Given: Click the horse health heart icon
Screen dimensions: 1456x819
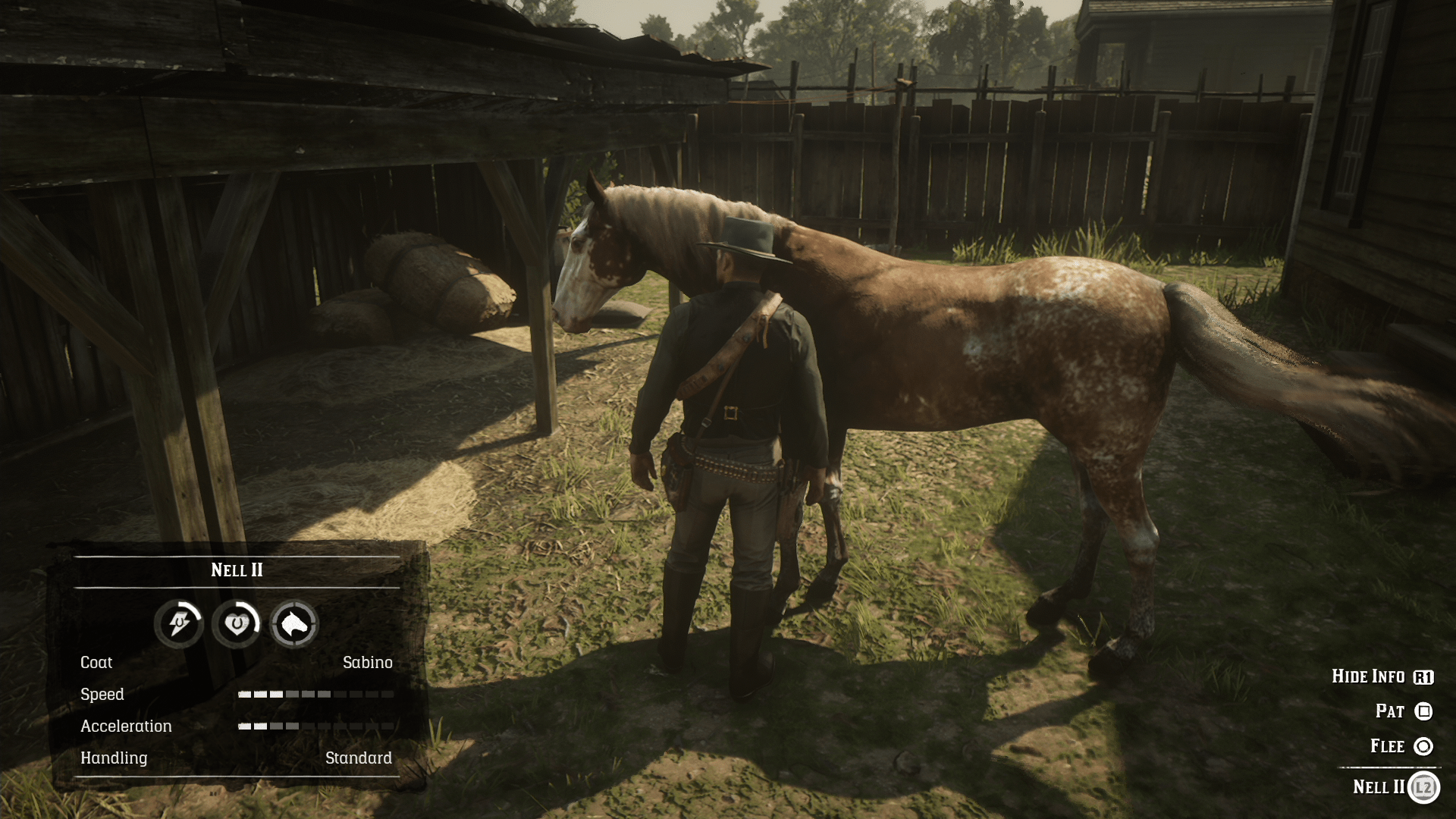Looking at the screenshot, I should click(x=237, y=623).
